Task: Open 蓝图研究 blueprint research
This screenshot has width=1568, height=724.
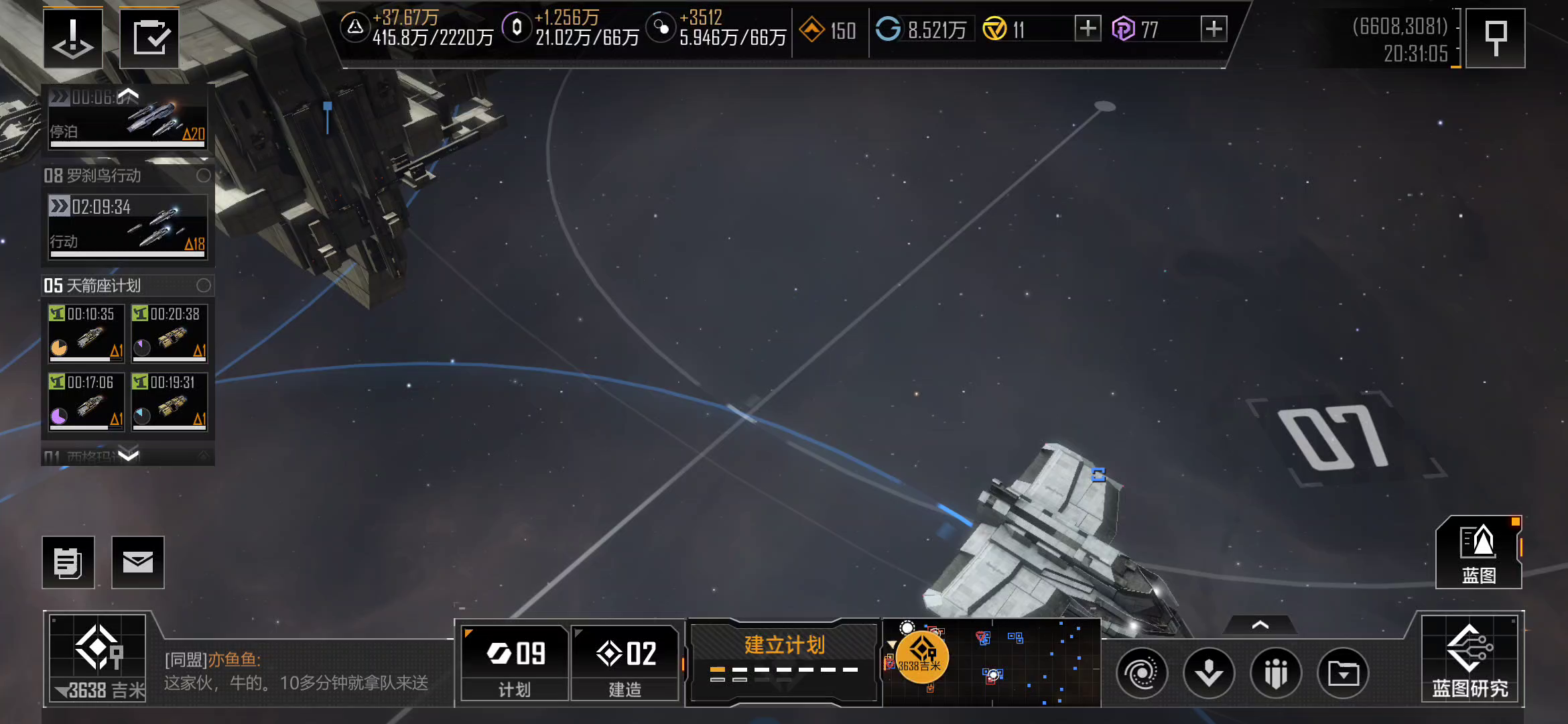Action: [1470, 659]
